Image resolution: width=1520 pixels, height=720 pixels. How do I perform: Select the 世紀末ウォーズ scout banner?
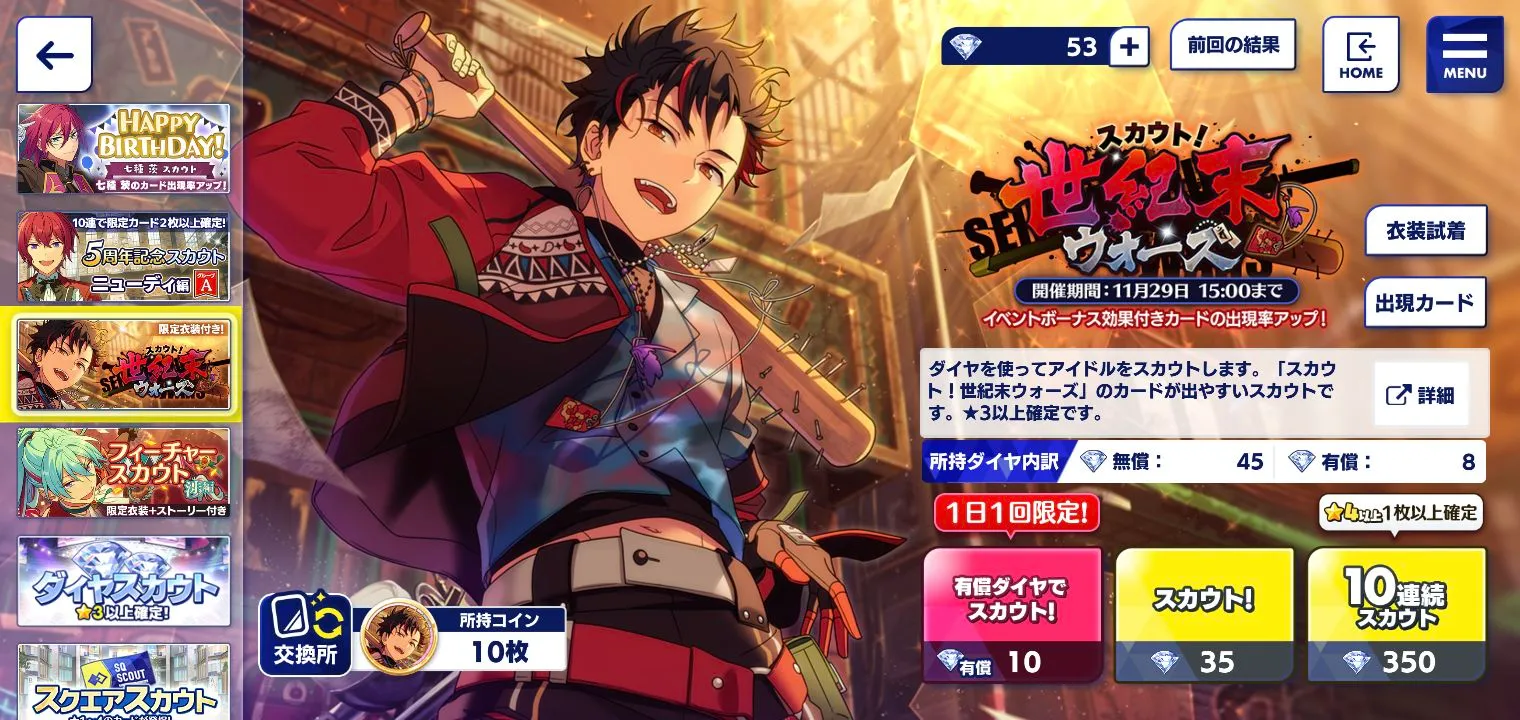pos(124,365)
